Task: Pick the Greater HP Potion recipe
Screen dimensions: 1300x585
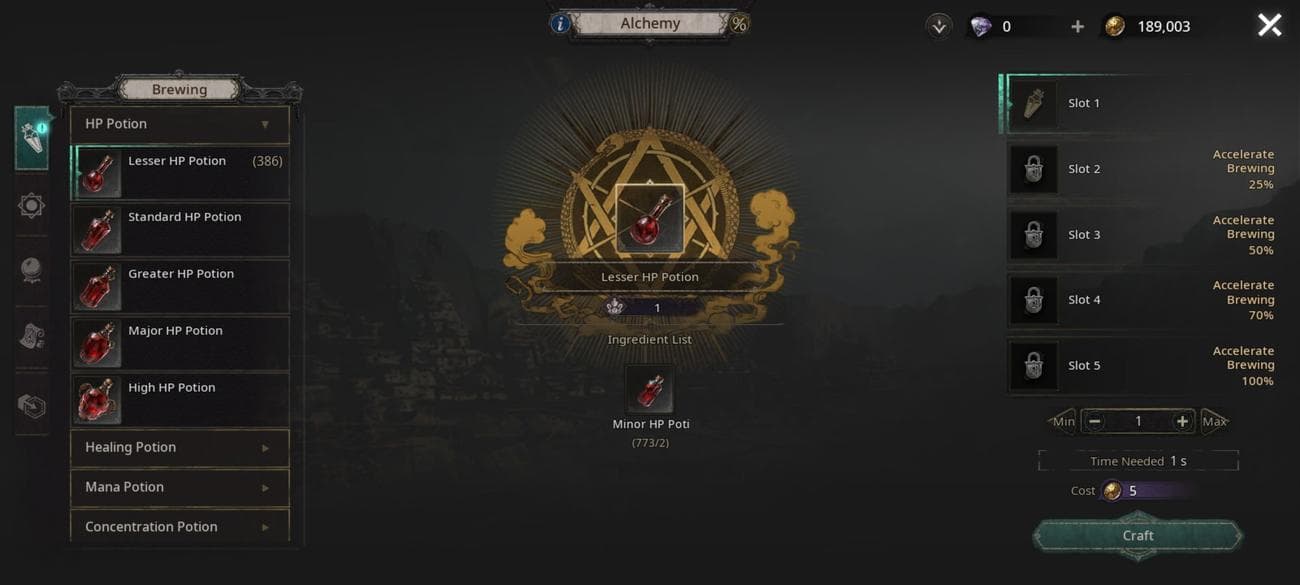Action: [180, 287]
